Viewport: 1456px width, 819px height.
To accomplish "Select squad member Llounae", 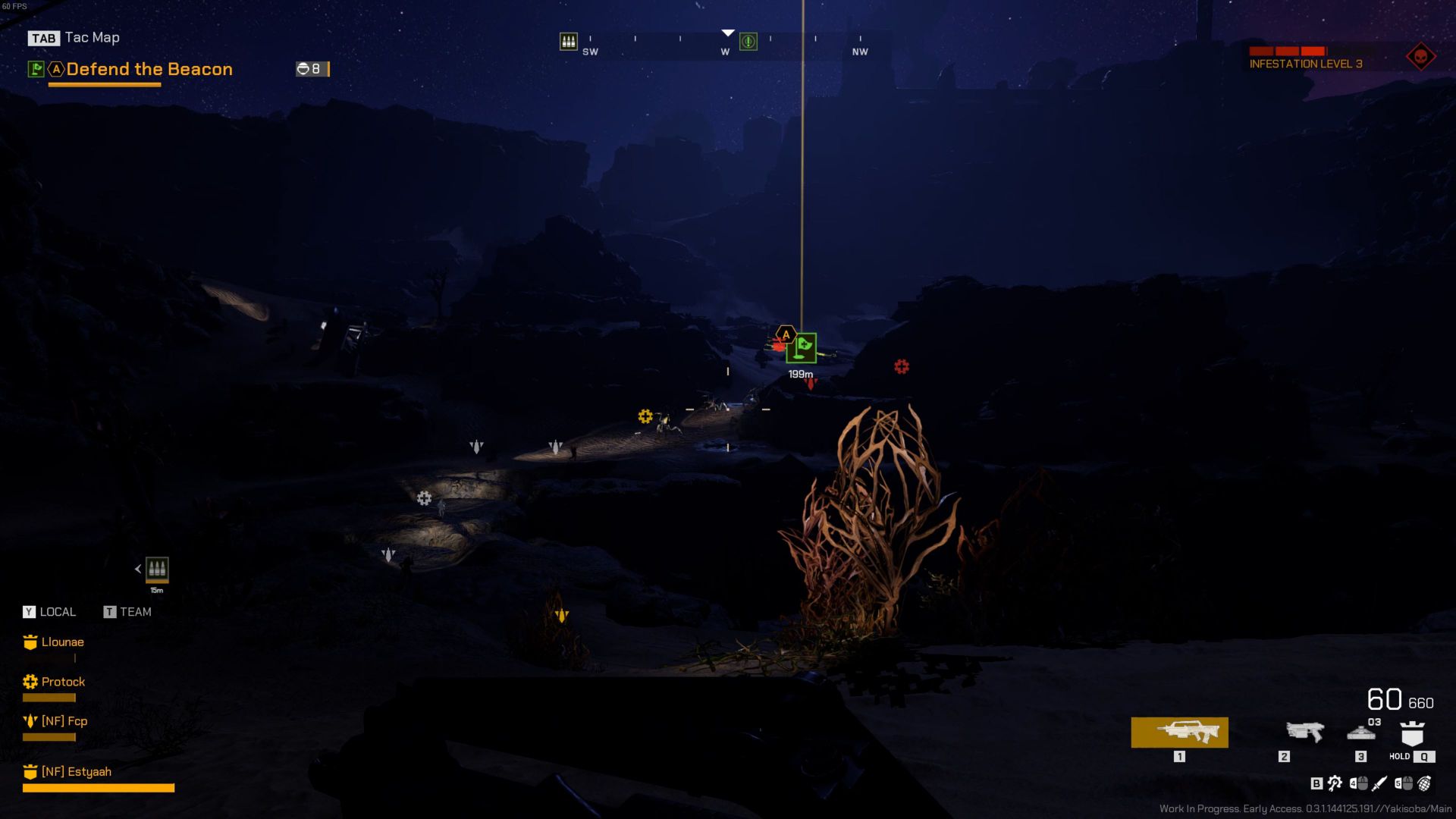I will tap(62, 642).
